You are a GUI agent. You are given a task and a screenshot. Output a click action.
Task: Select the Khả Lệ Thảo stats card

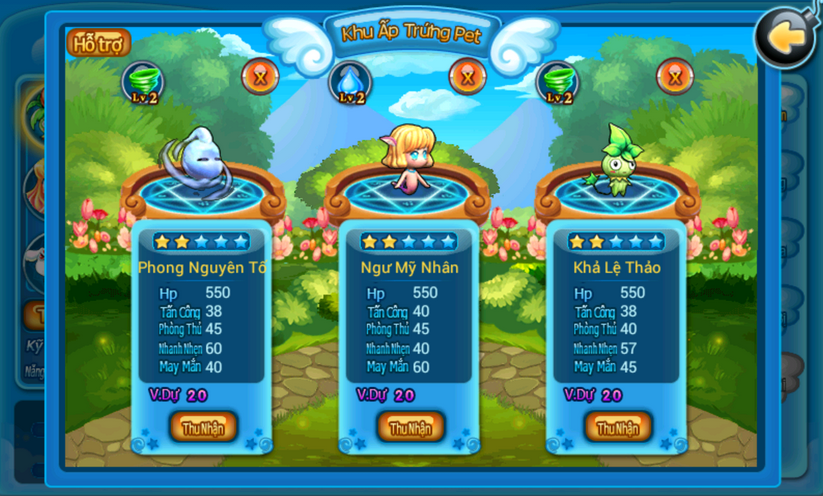[x=618, y=320]
